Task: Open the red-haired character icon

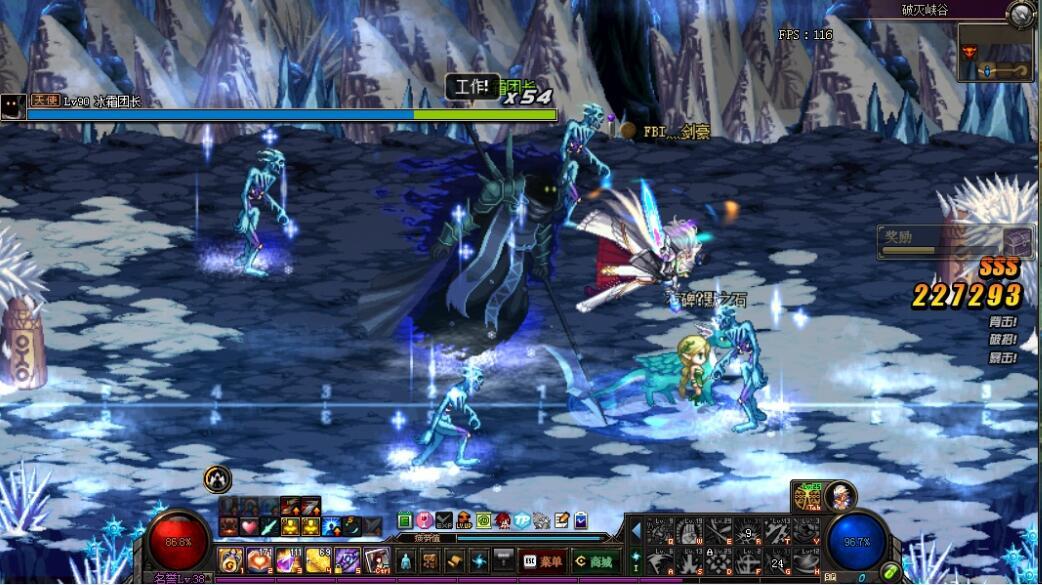Action: (x=502, y=520)
